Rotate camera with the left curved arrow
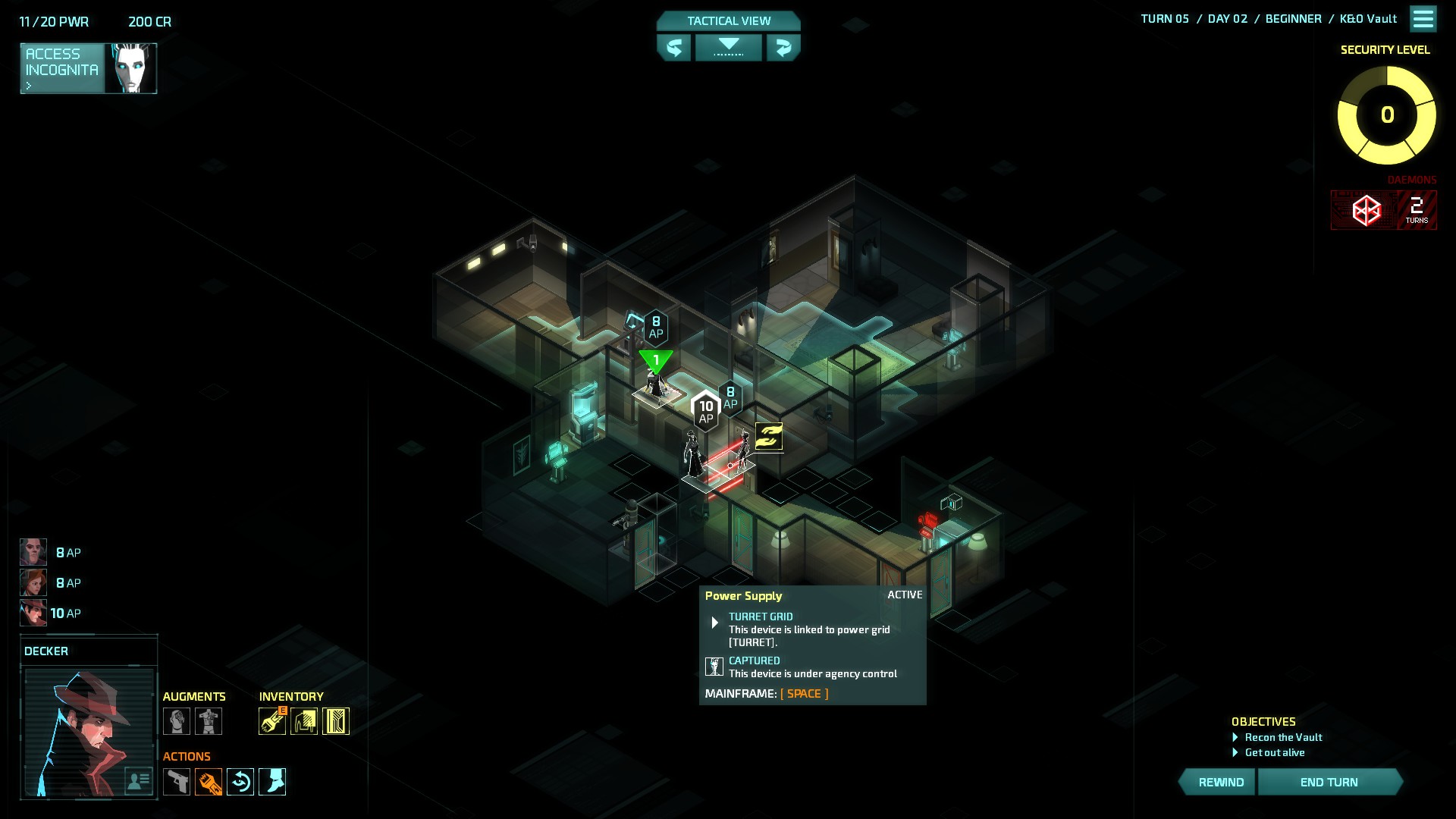1456x819 pixels. (x=673, y=48)
